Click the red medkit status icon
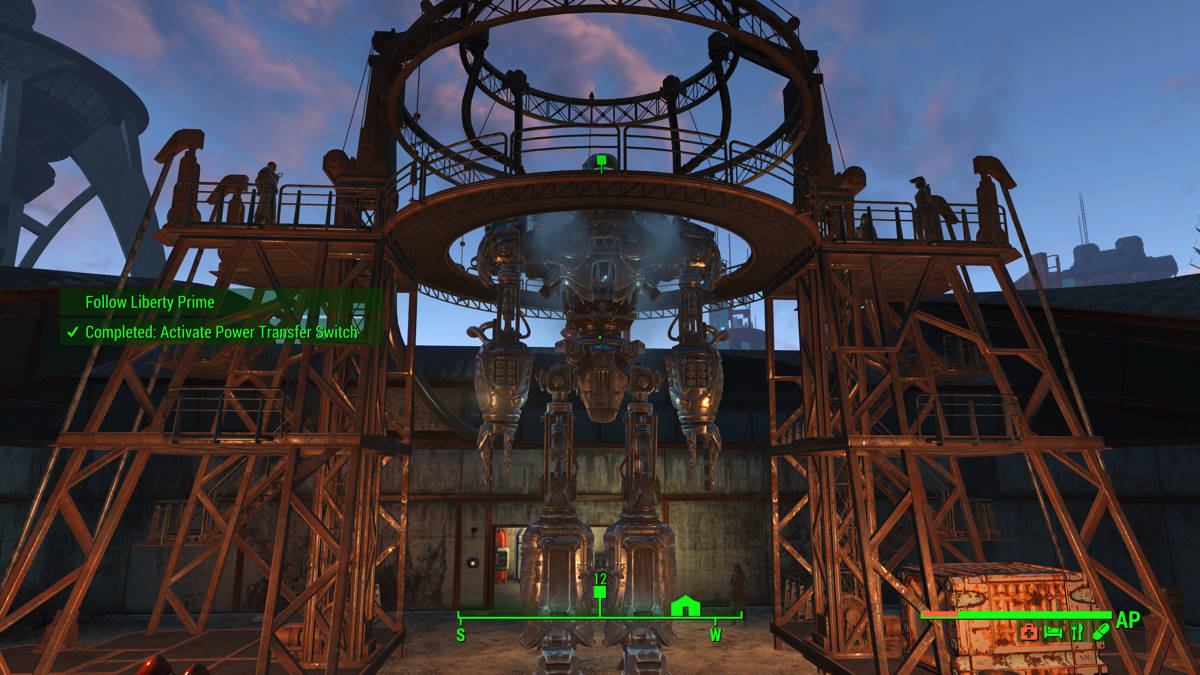The image size is (1200, 675). (x=1028, y=632)
